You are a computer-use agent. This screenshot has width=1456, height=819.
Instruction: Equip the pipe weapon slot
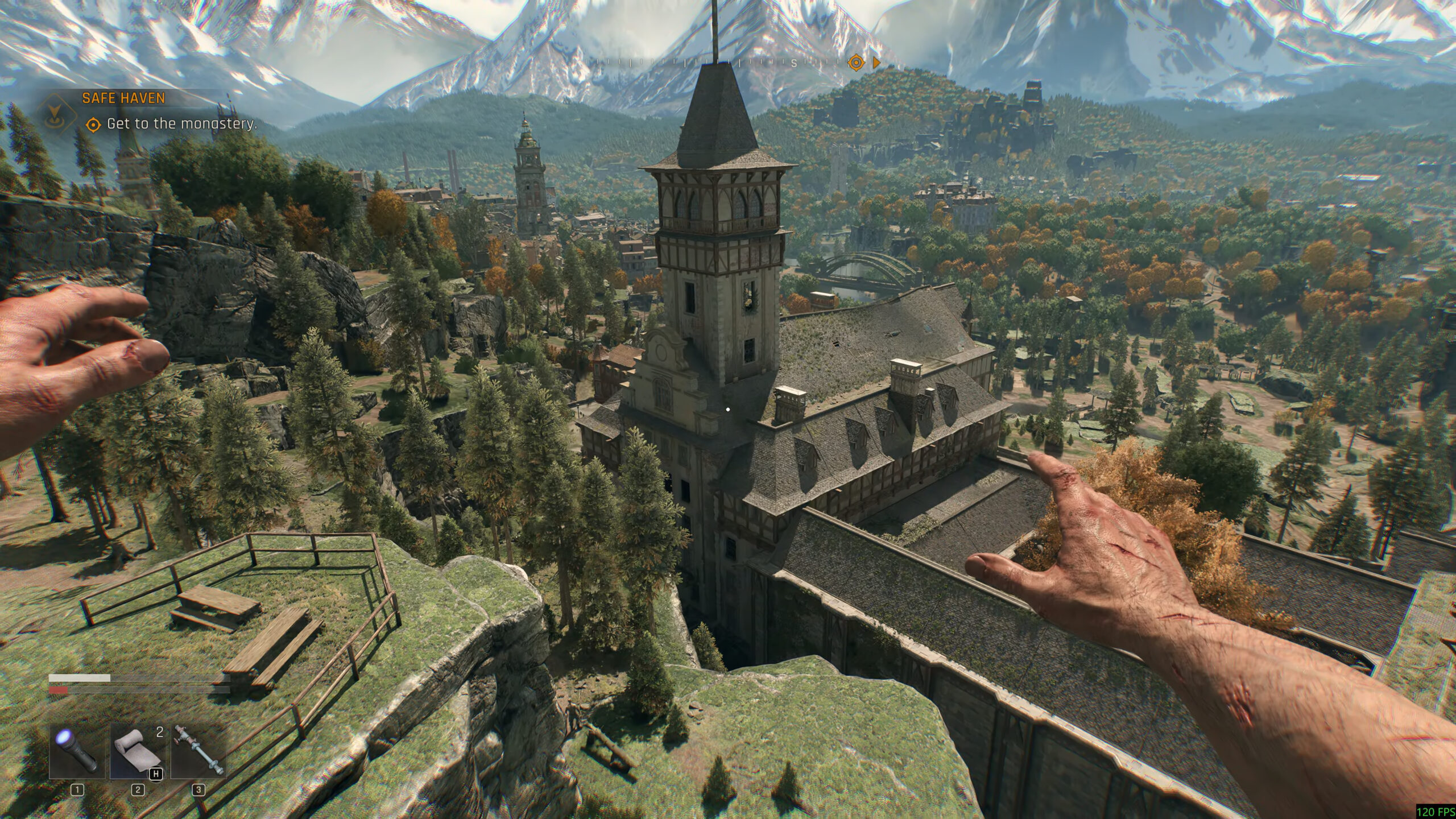[198, 751]
